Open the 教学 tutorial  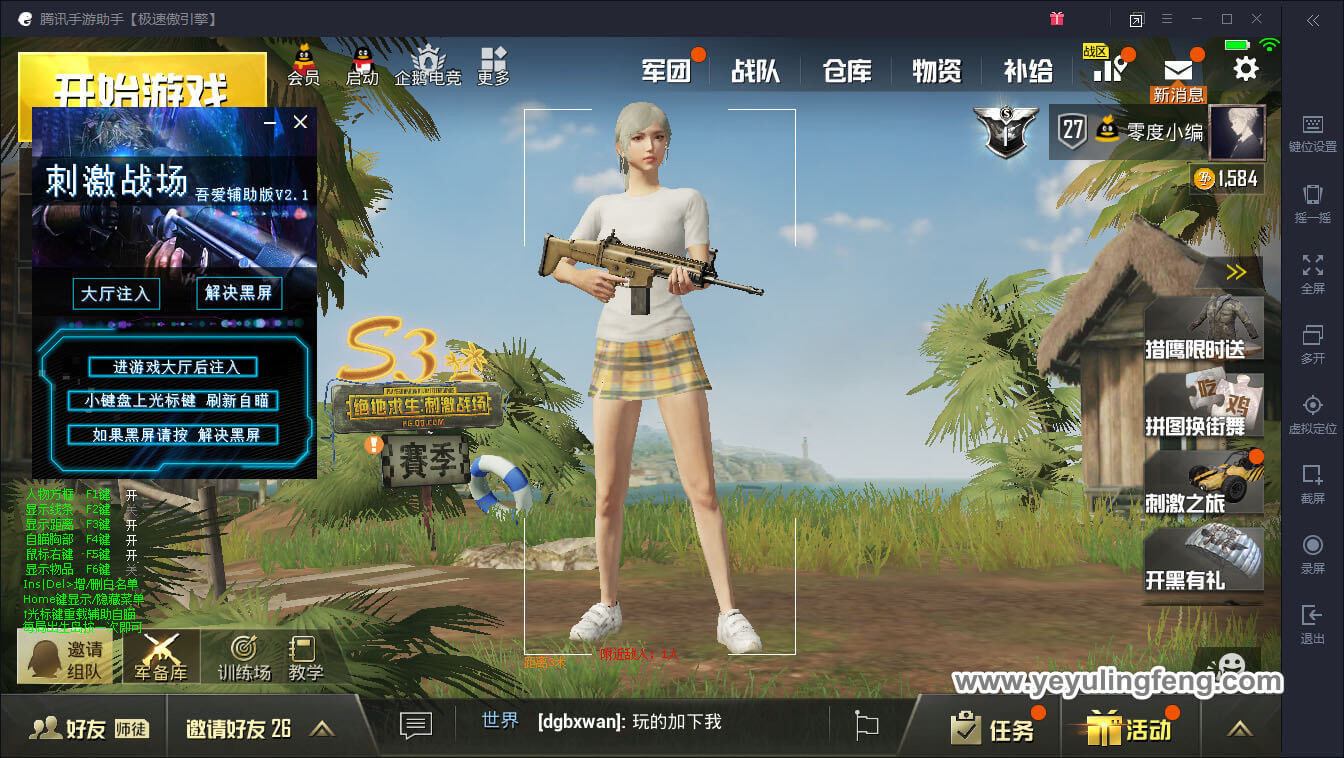click(305, 657)
